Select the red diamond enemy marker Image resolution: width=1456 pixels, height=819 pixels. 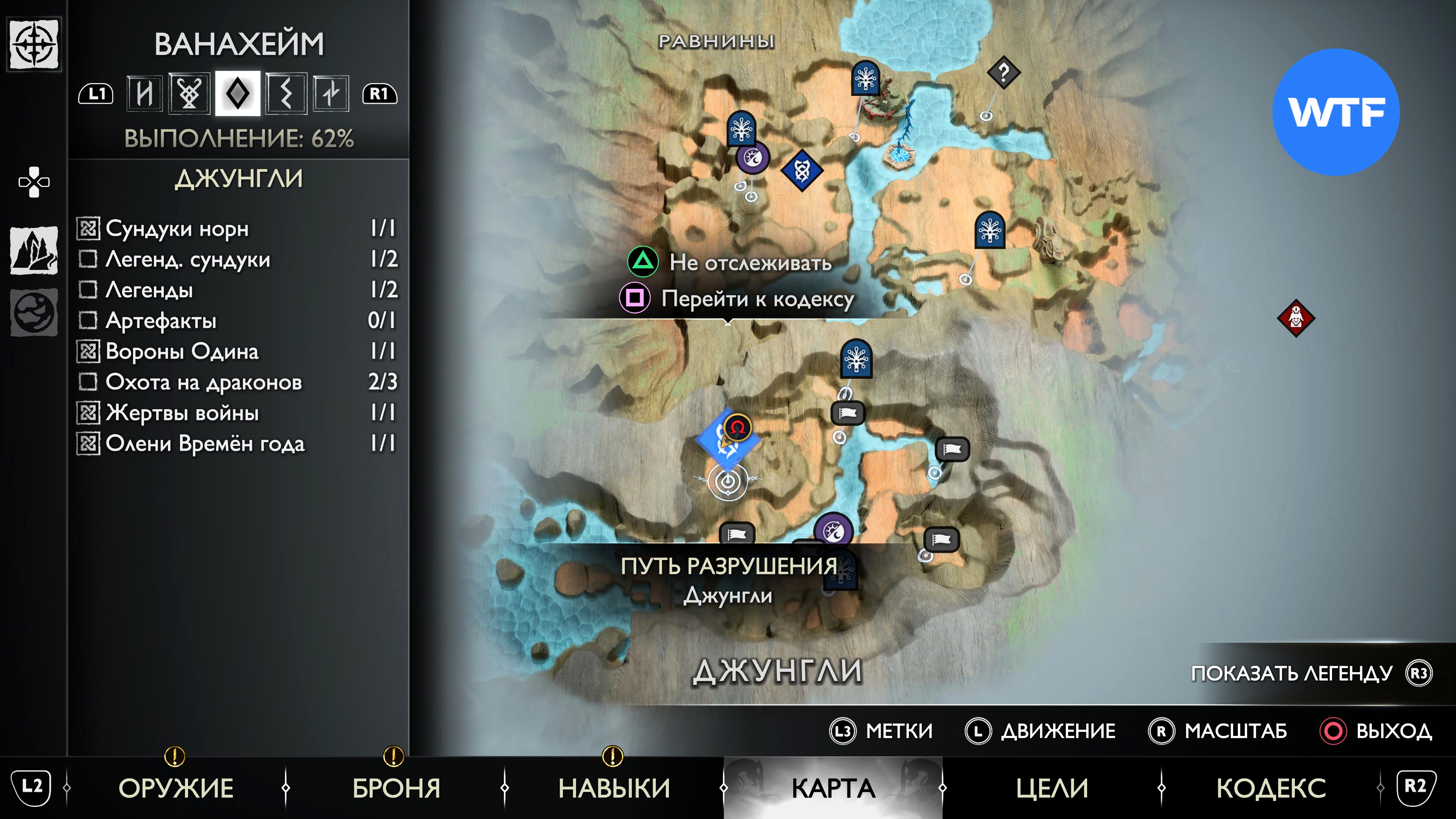tap(1296, 318)
